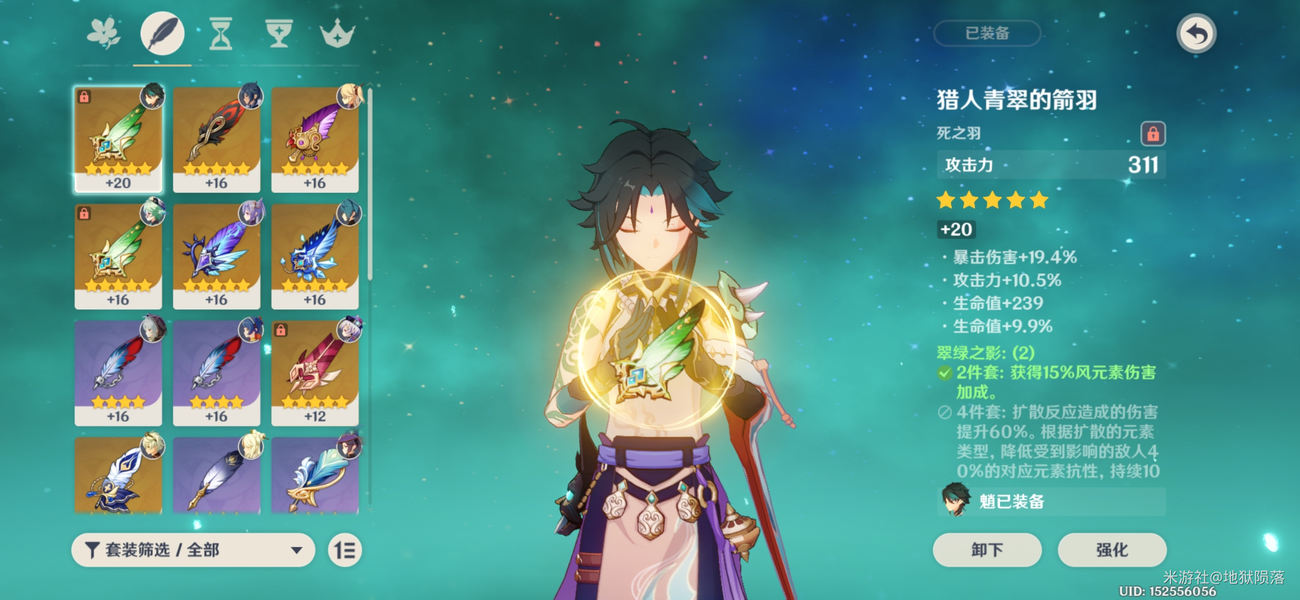Select the hourglass sands tab

pyautogui.click(x=220, y=35)
